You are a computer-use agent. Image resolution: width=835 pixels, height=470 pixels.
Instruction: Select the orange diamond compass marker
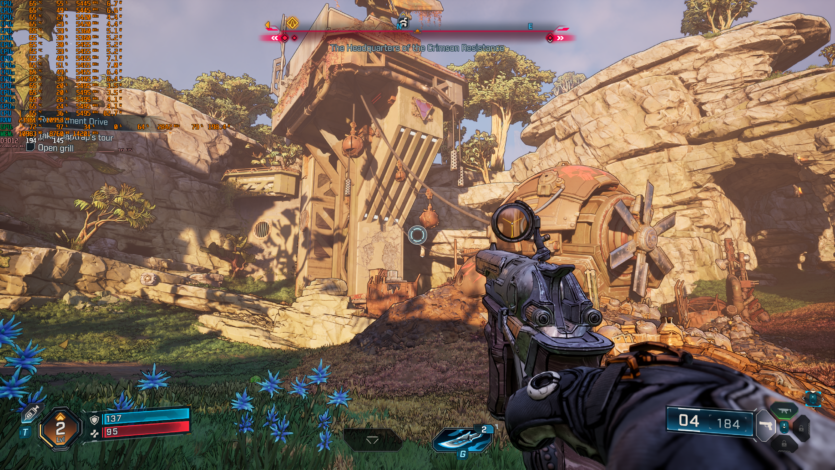tap(293, 23)
